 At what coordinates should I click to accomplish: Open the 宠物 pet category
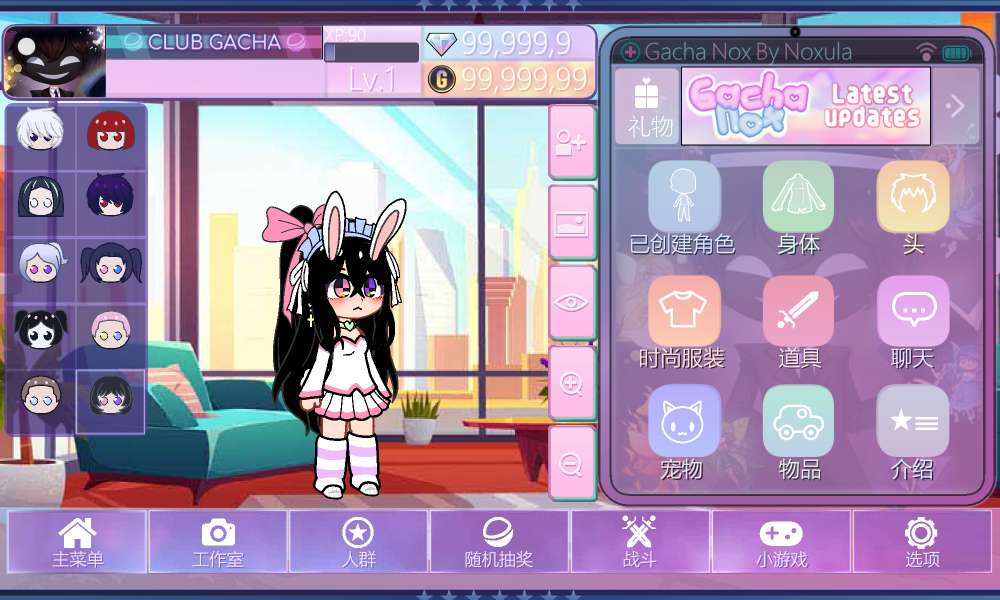coord(683,424)
